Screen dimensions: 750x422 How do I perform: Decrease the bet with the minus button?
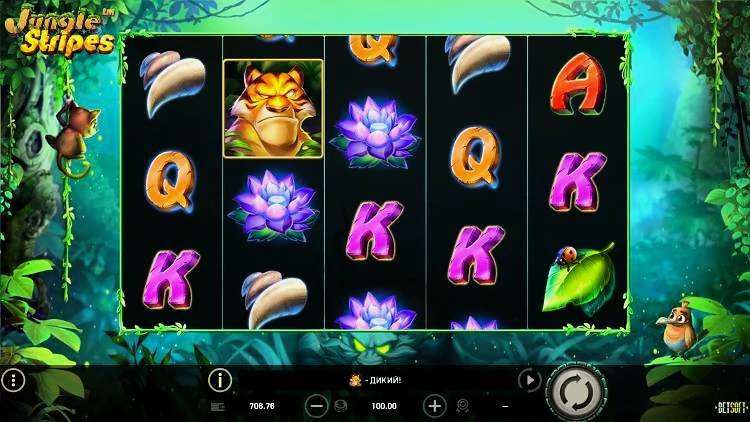pyautogui.click(x=316, y=406)
